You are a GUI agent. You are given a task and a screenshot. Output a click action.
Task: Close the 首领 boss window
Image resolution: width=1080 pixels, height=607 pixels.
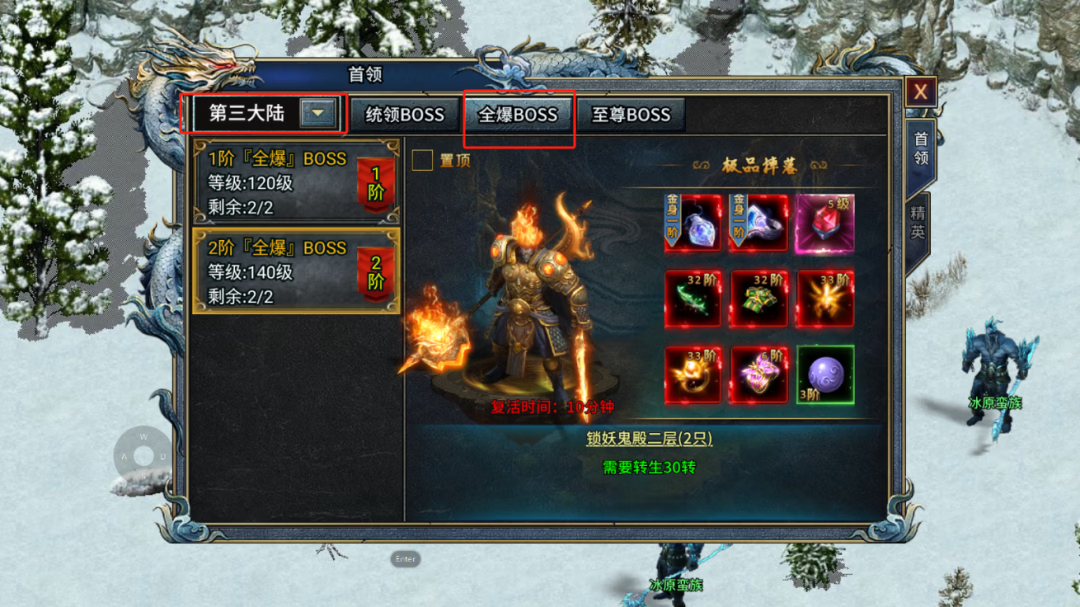click(x=920, y=92)
